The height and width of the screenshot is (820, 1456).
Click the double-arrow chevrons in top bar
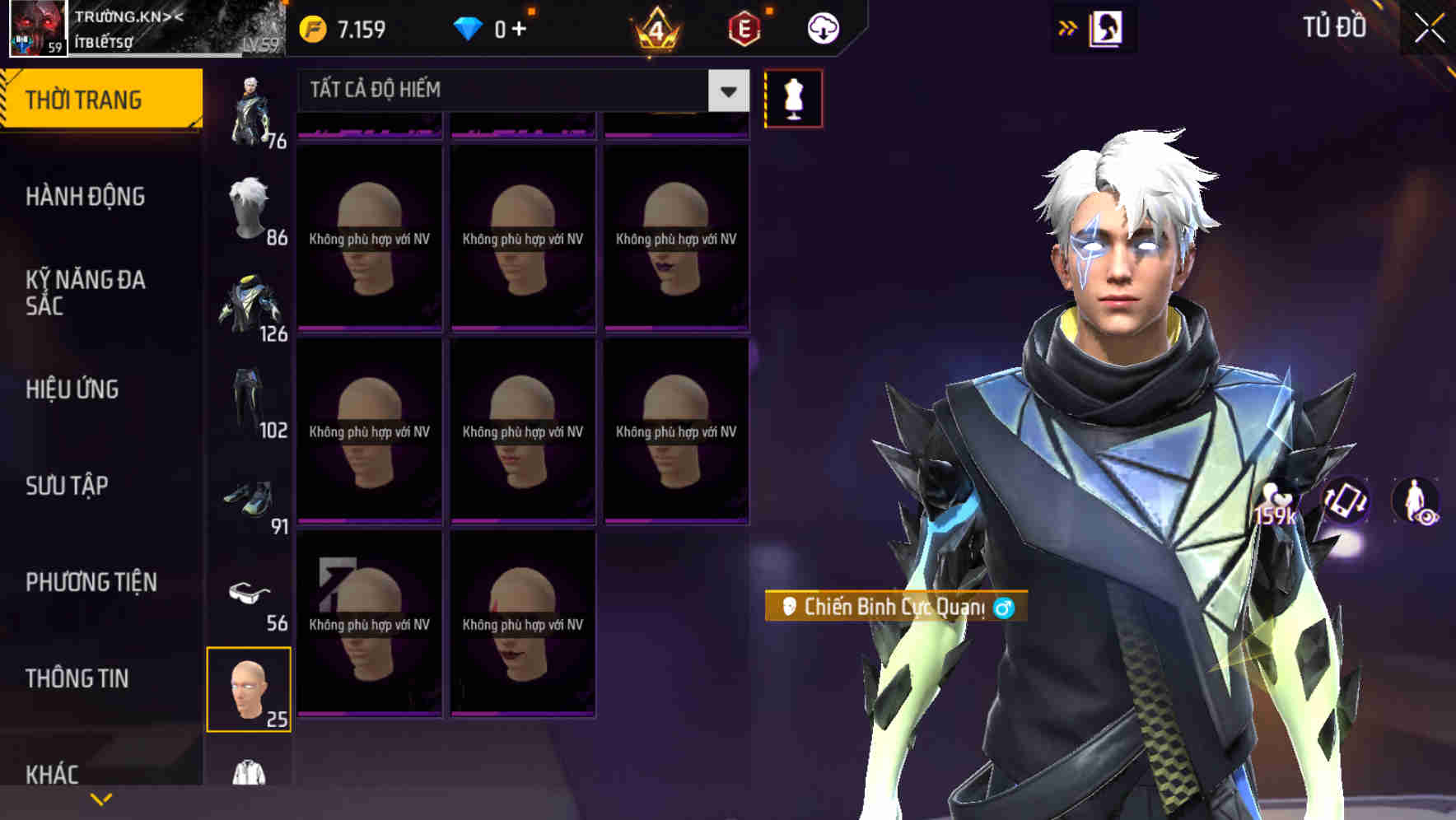(1066, 27)
